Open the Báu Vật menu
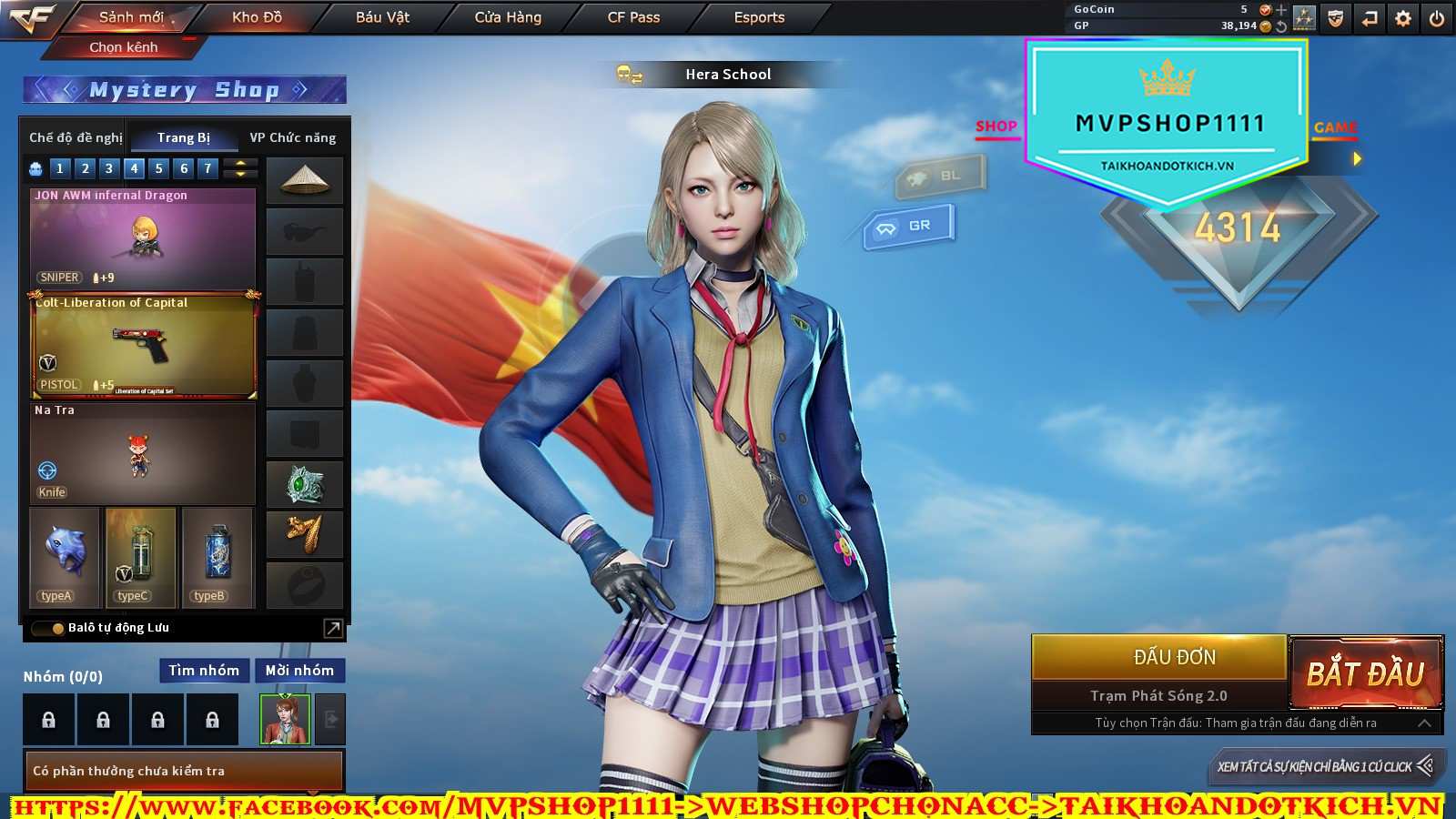 [x=382, y=17]
